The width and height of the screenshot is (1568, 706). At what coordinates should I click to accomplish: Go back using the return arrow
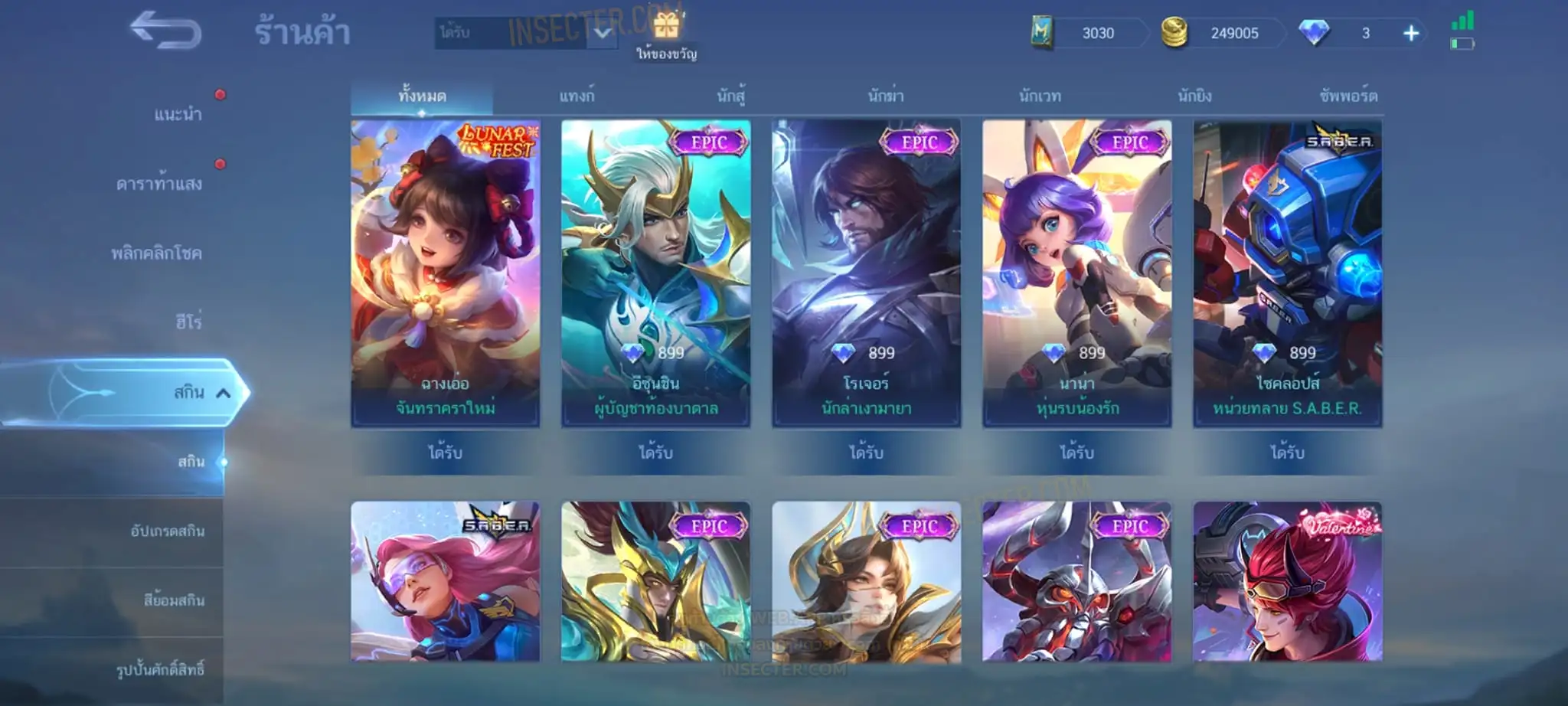click(x=165, y=32)
